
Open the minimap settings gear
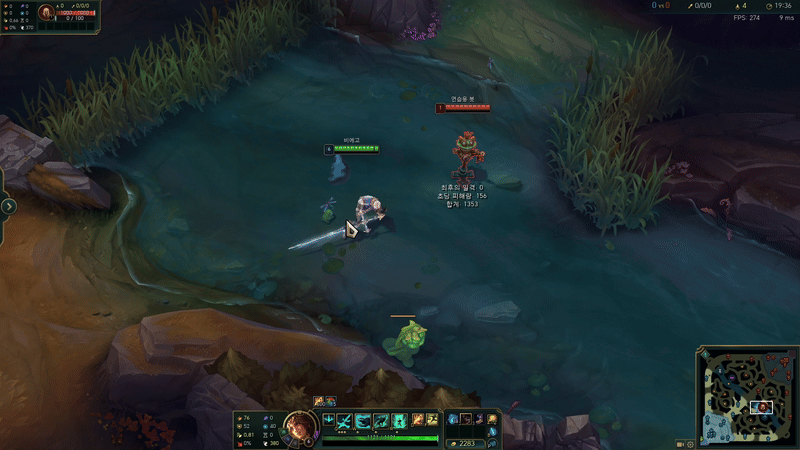tap(690, 443)
